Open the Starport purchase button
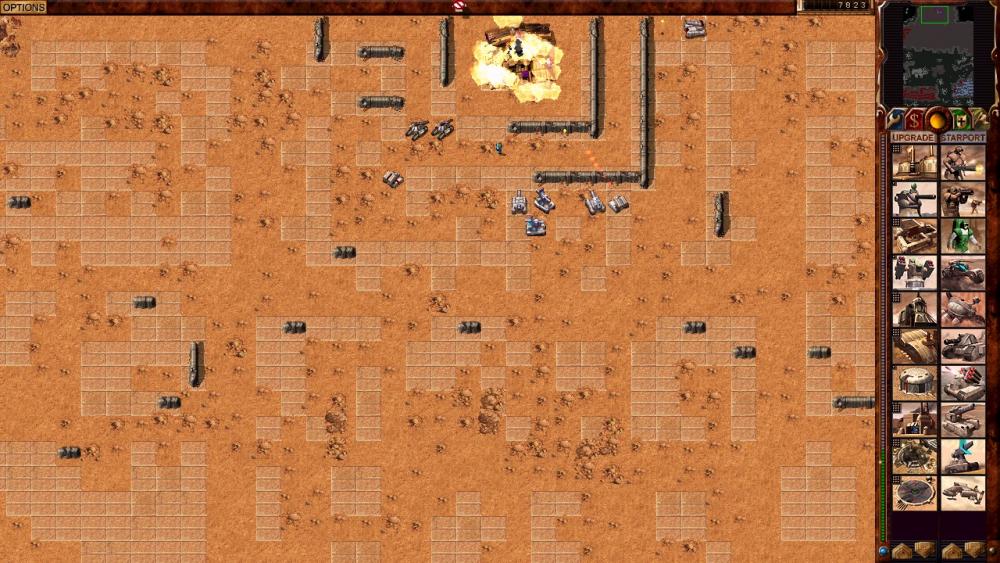Viewport: 1000px width, 563px height. pyautogui.click(x=963, y=138)
